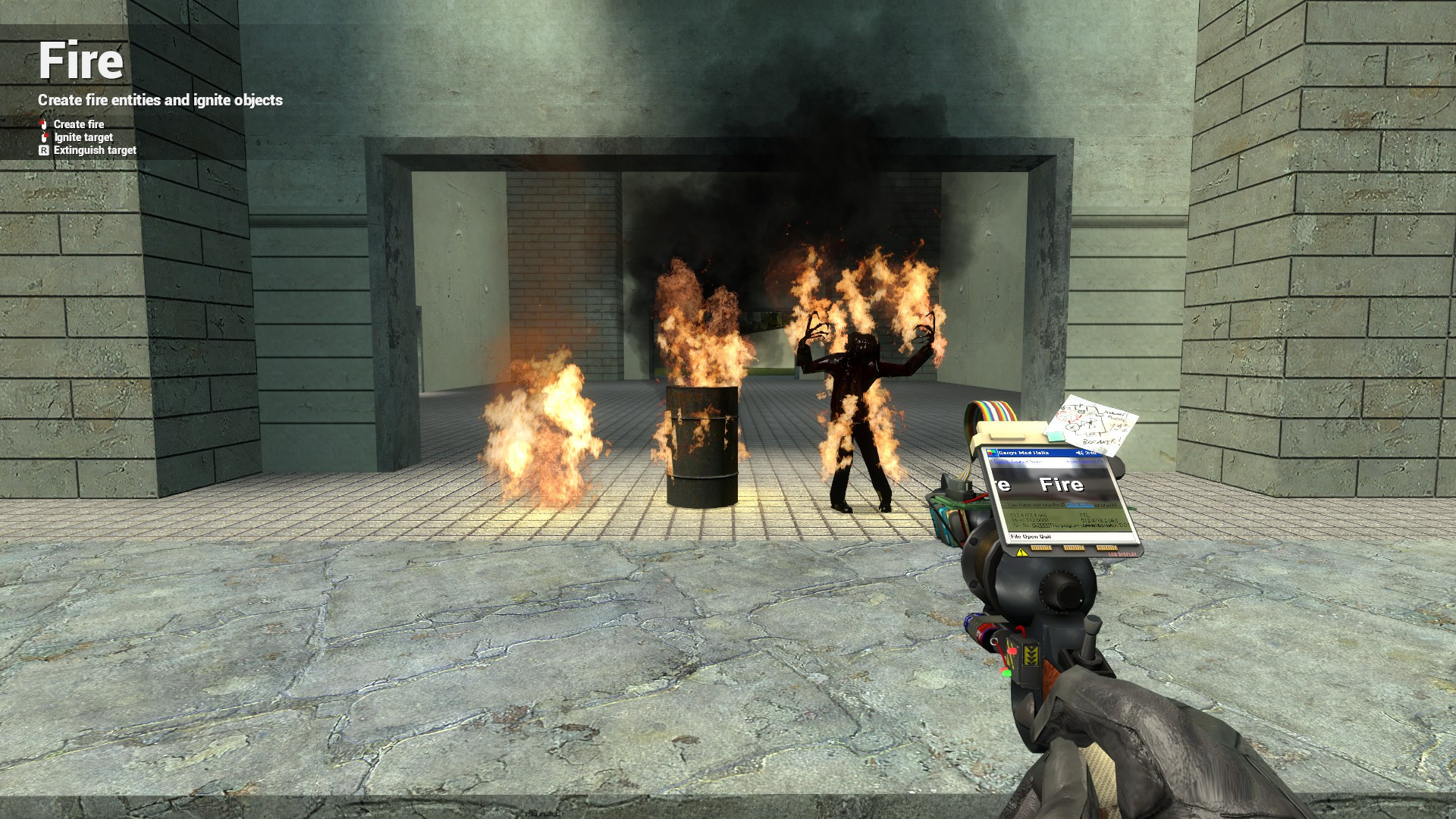Click the warning triangle on the LCD display

[x=1021, y=553]
